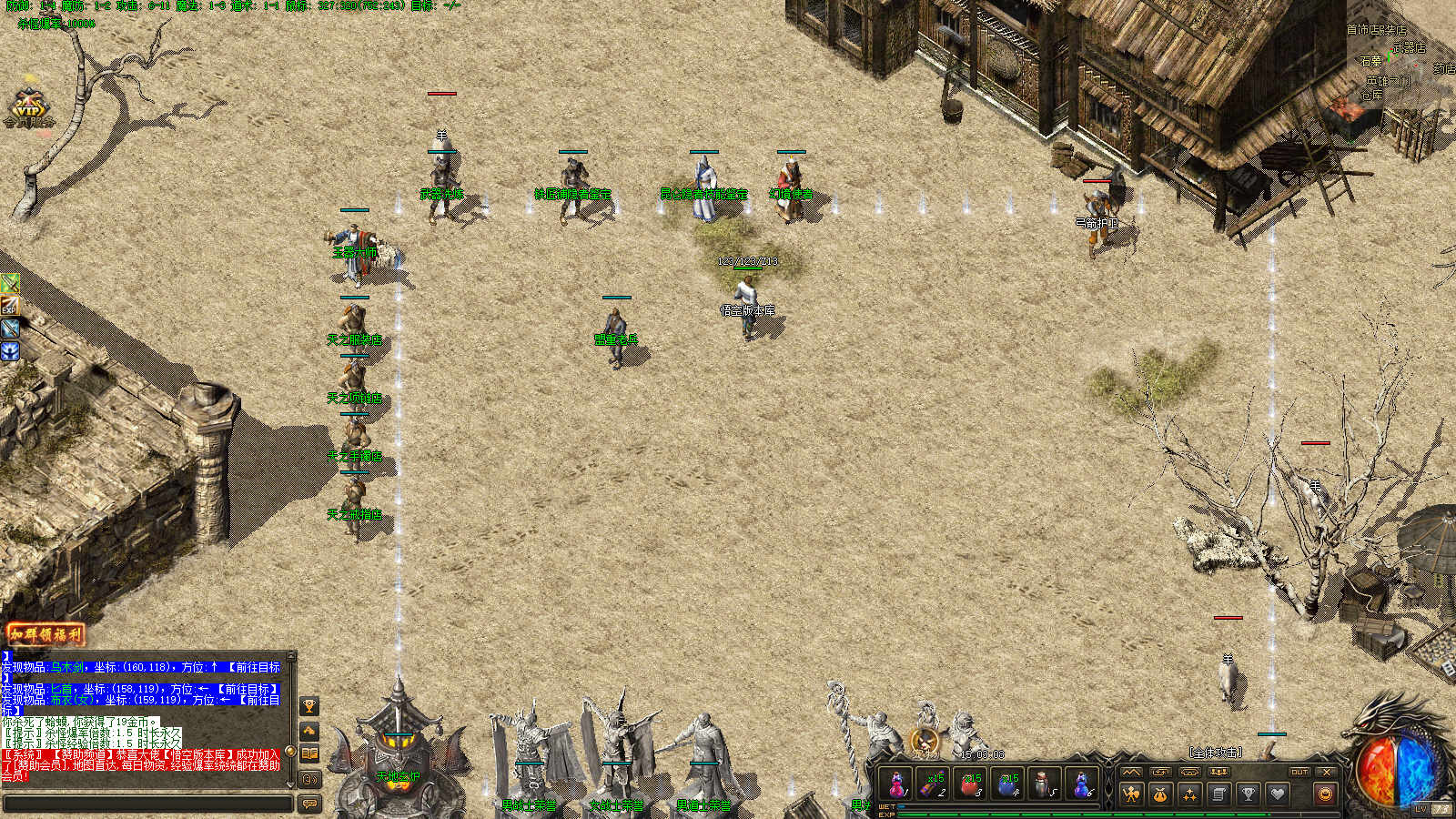Screen dimensions: 1456x819
Task: Use the grey bottle in slot 5
Action: point(1044,784)
